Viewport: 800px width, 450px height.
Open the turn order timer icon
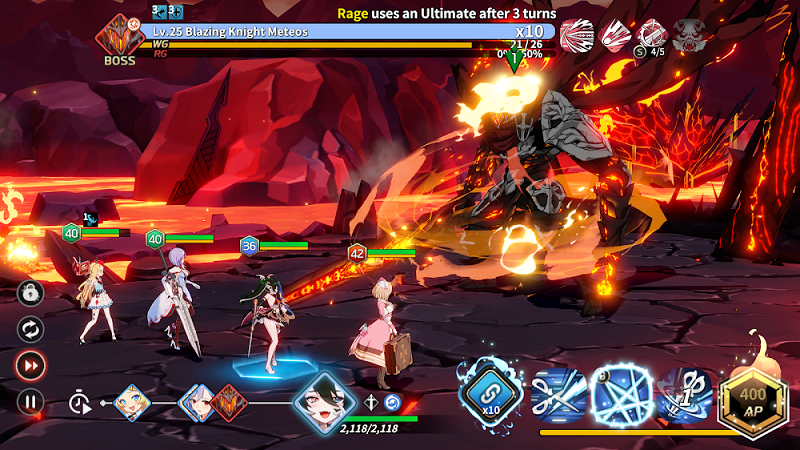(79, 402)
